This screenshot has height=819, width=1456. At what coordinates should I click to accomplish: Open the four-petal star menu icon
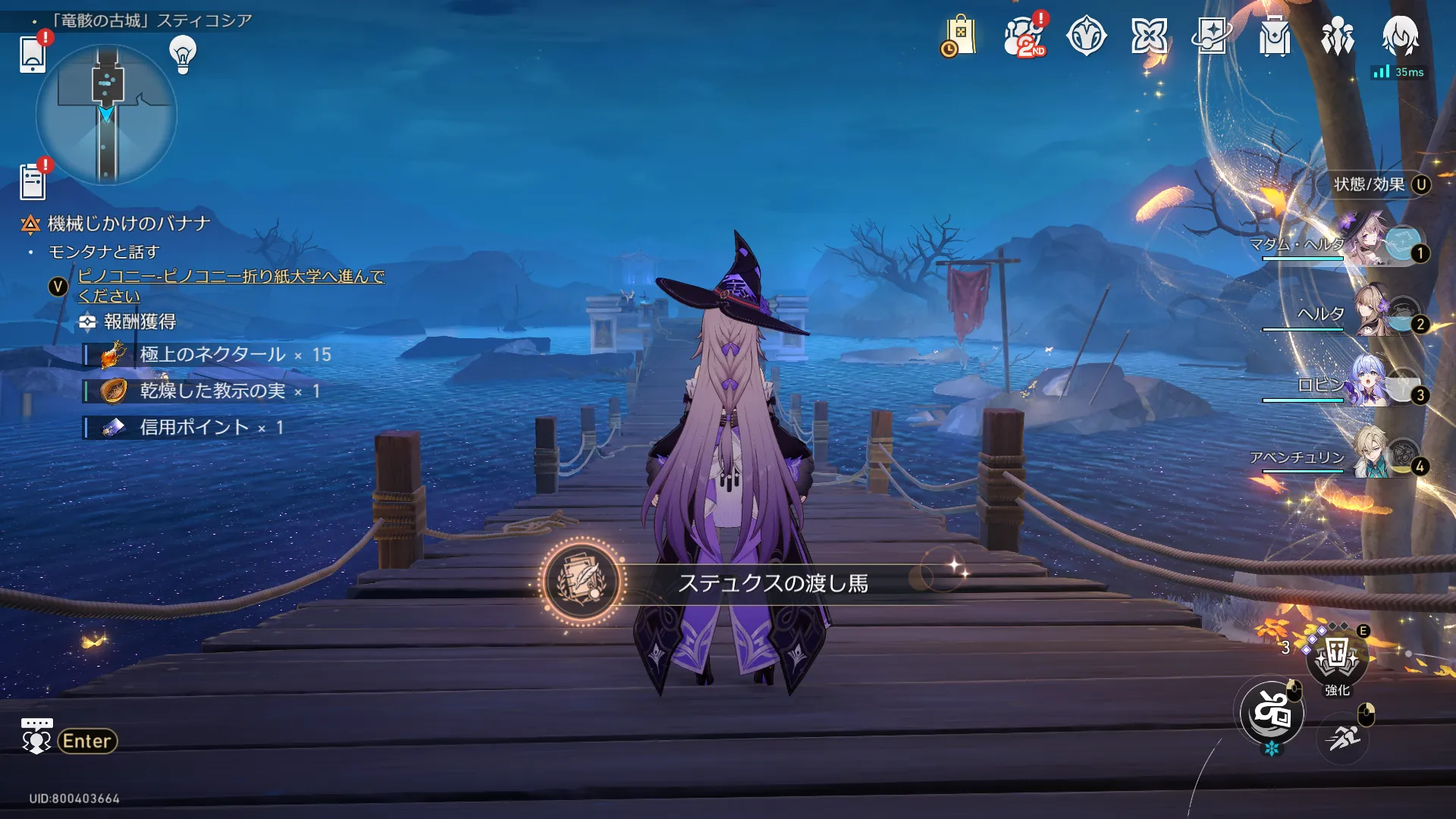click(x=1149, y=36)
